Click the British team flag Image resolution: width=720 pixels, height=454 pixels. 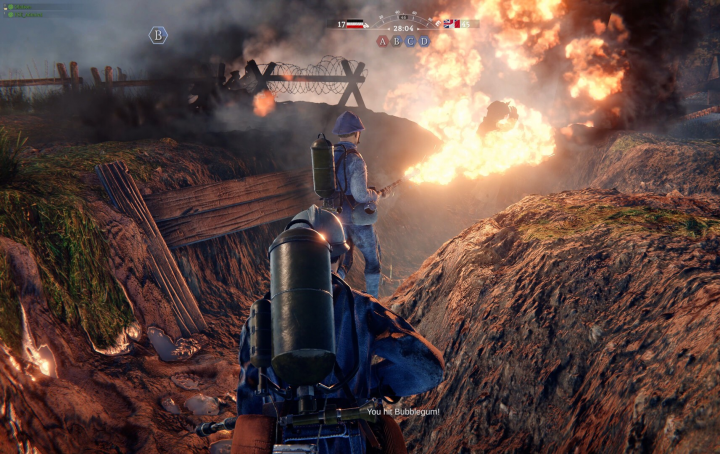[x=451, y=24]
